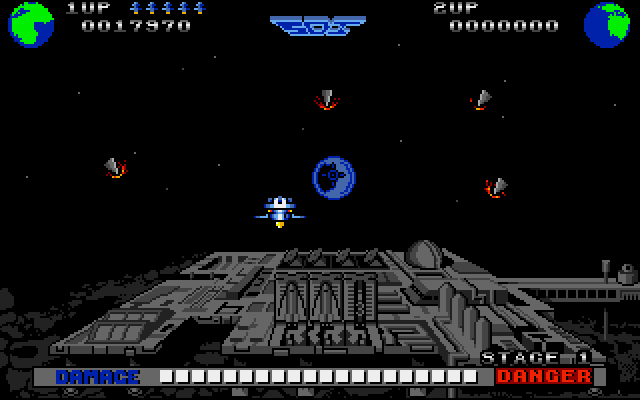Click player two's Earth globe icon
640x400 pixels.
(607, 23)
